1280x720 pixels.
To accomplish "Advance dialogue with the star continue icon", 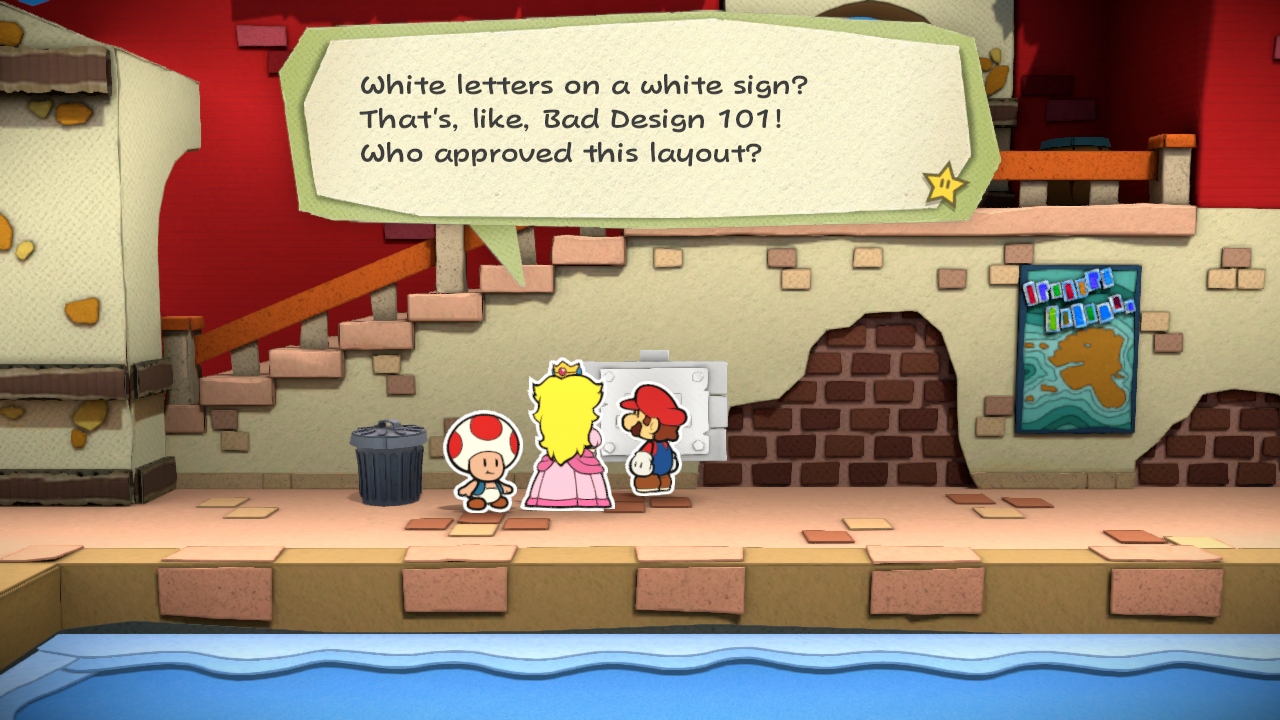I will click(944, 184).
